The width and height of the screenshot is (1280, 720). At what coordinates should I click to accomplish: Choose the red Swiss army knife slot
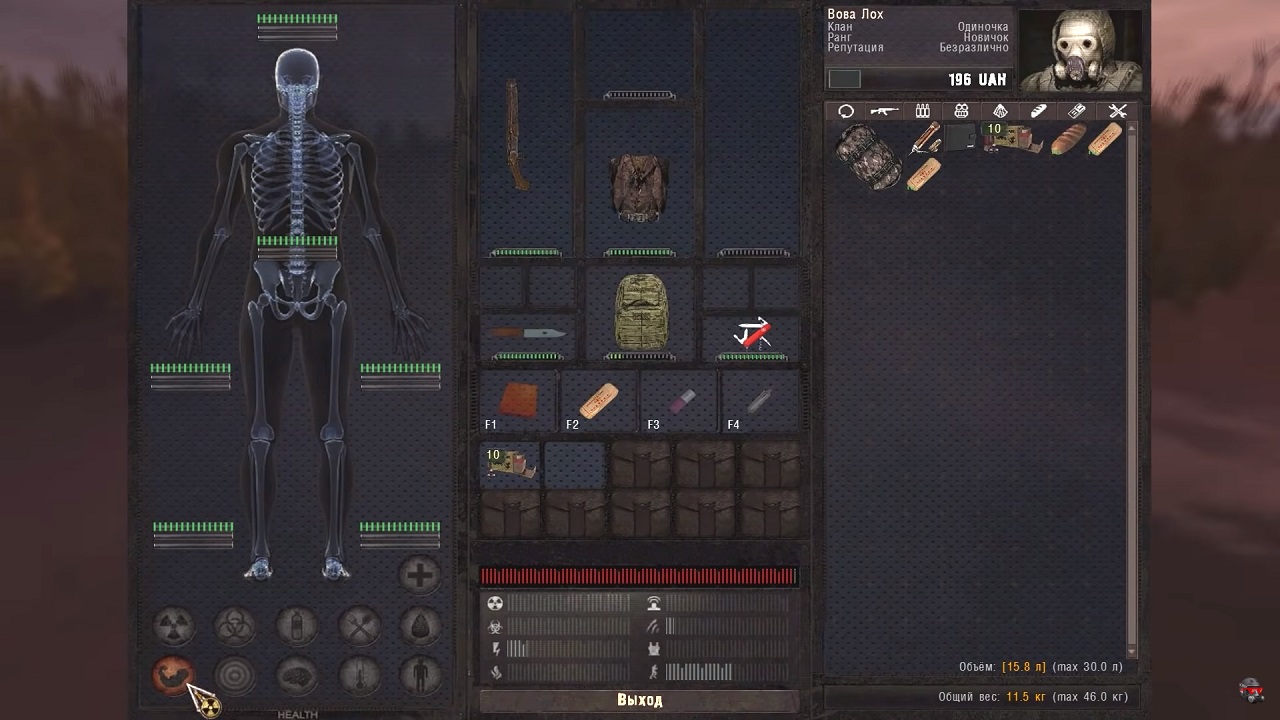click(x=752, y=333)
